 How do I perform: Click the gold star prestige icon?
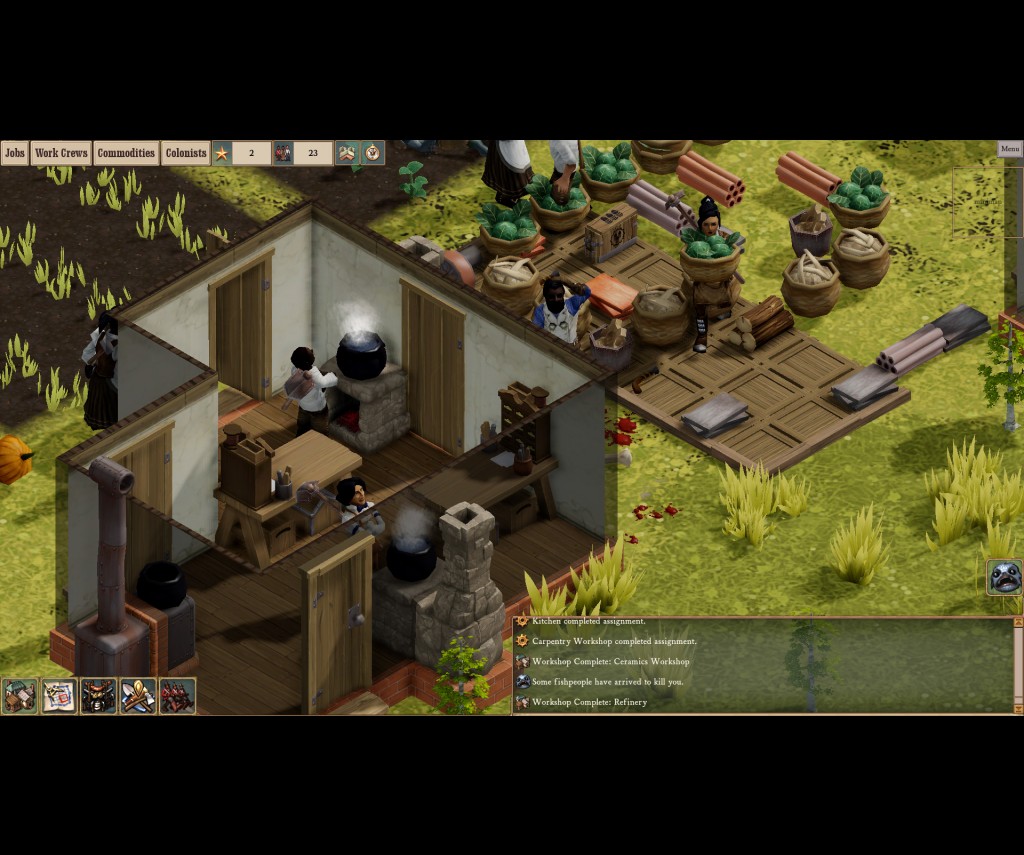pyautogui.click(x=222, y=153)
